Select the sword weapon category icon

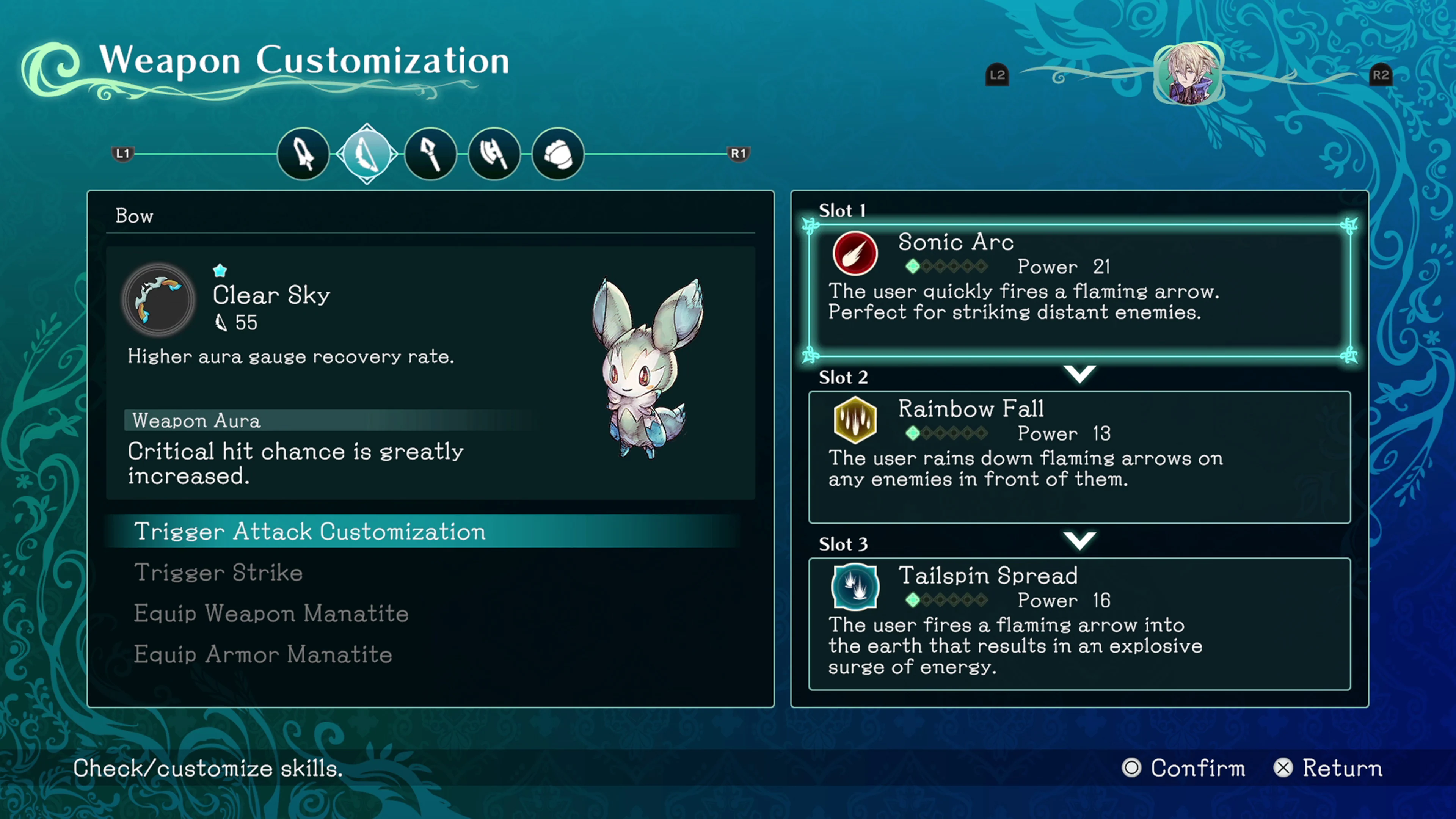(303, 153)
